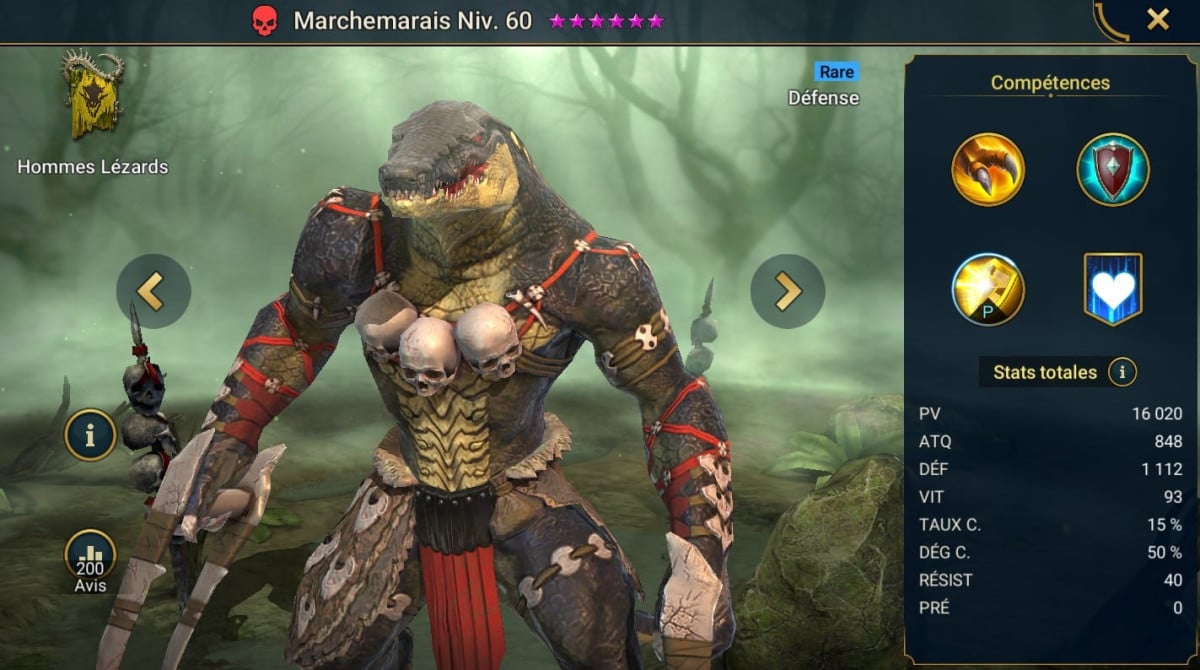Click the Hommes Lézards faction banner

(x=92, y=96)
